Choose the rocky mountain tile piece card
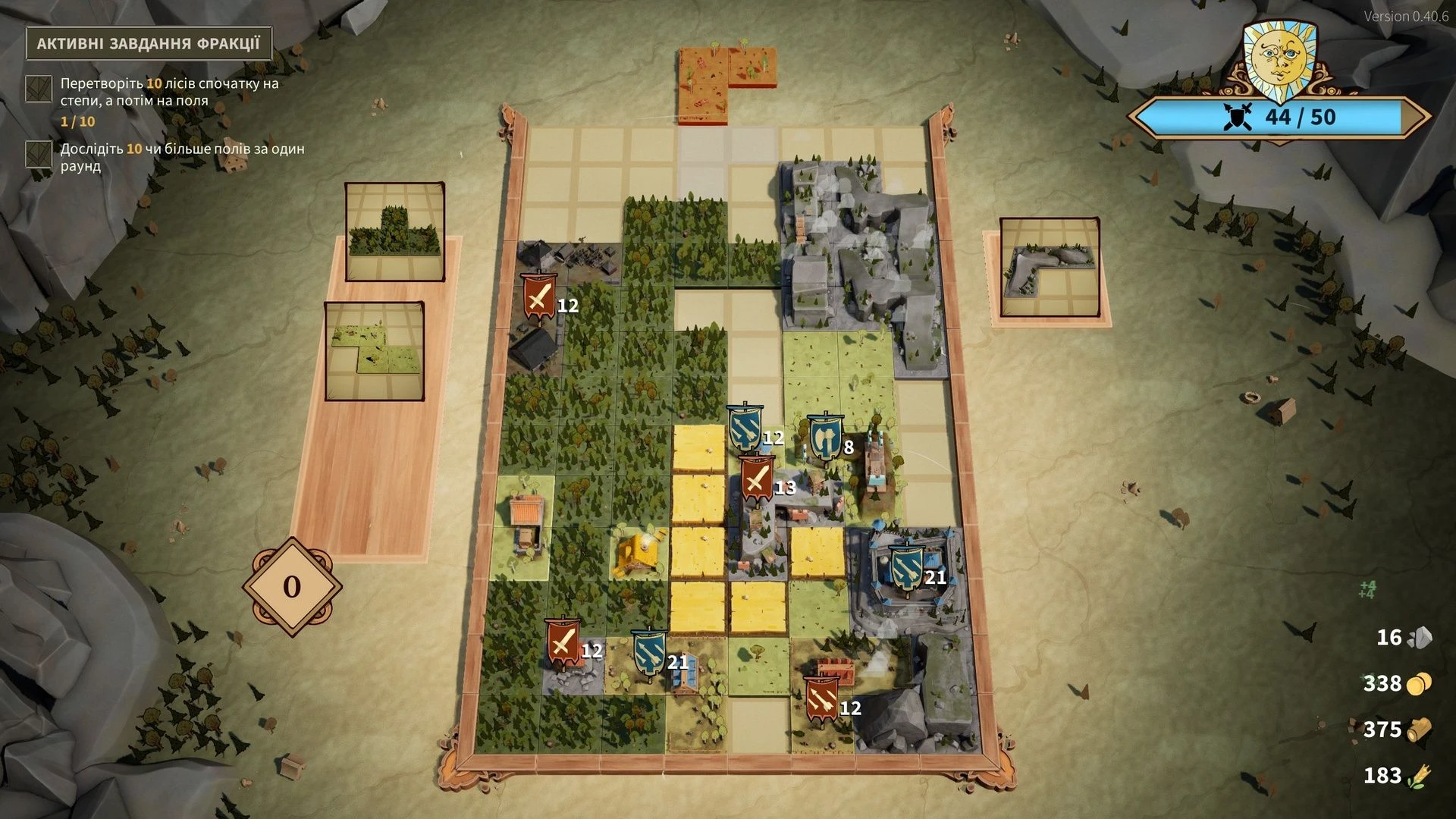The width and height of the screenshot is (1456, 819). [1049, 268]
